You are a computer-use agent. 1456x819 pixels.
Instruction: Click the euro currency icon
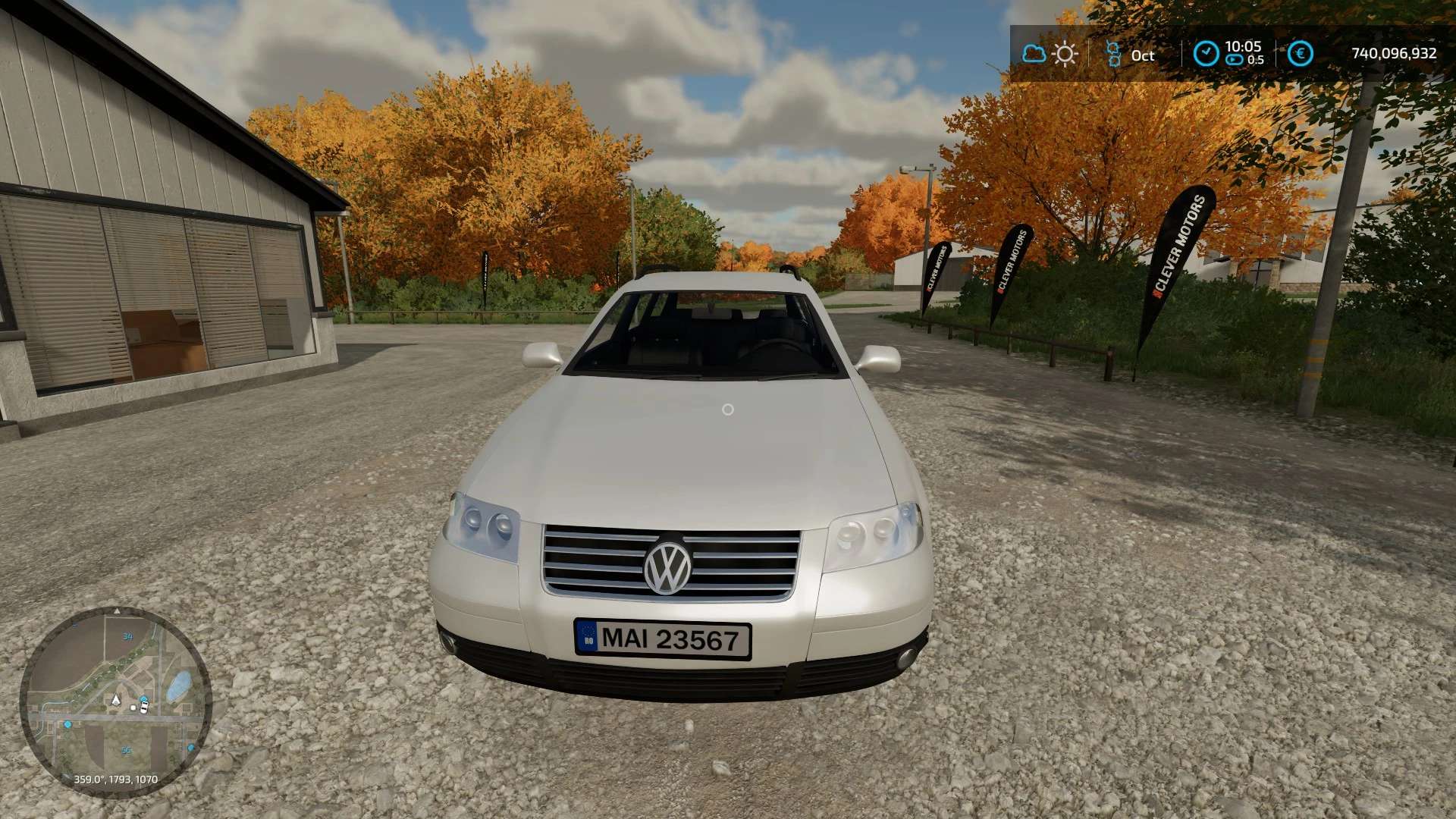click(1301, 54)
